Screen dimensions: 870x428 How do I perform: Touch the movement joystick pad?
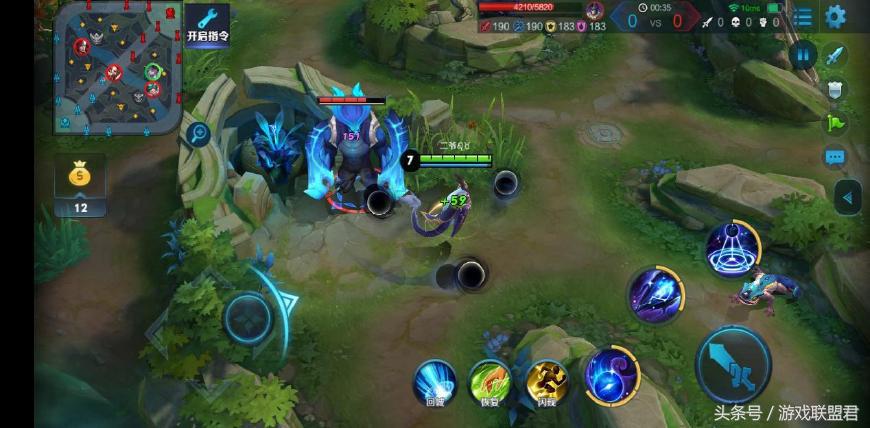click(247, 318)
